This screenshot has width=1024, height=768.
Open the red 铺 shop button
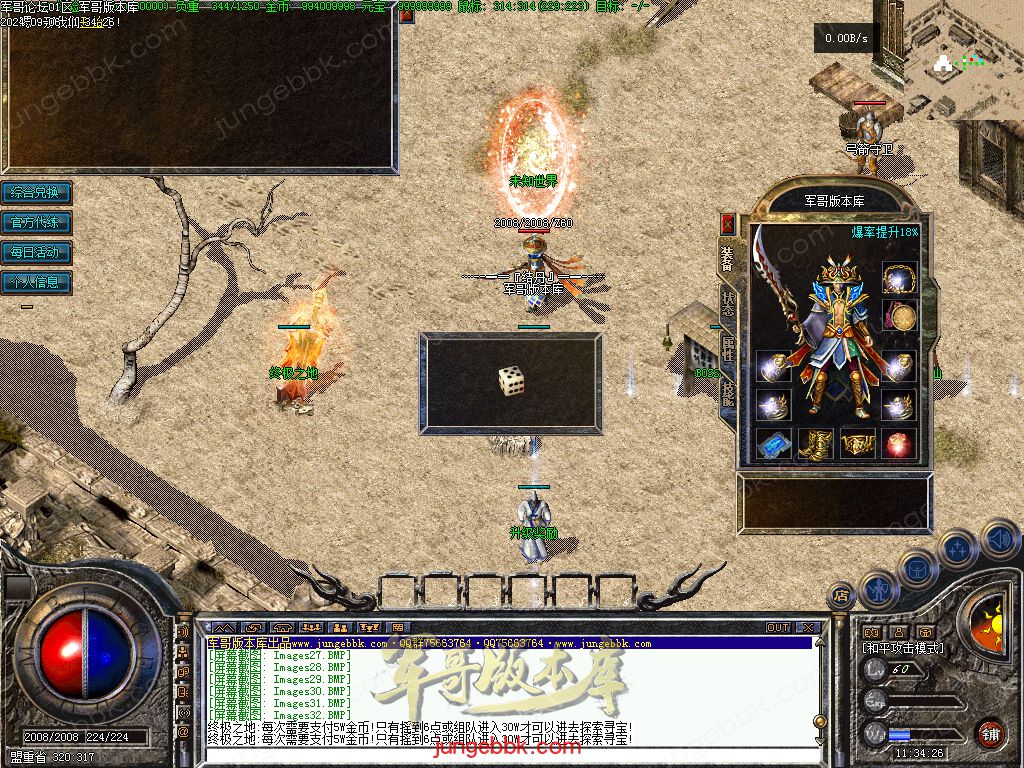coord(990,733)
